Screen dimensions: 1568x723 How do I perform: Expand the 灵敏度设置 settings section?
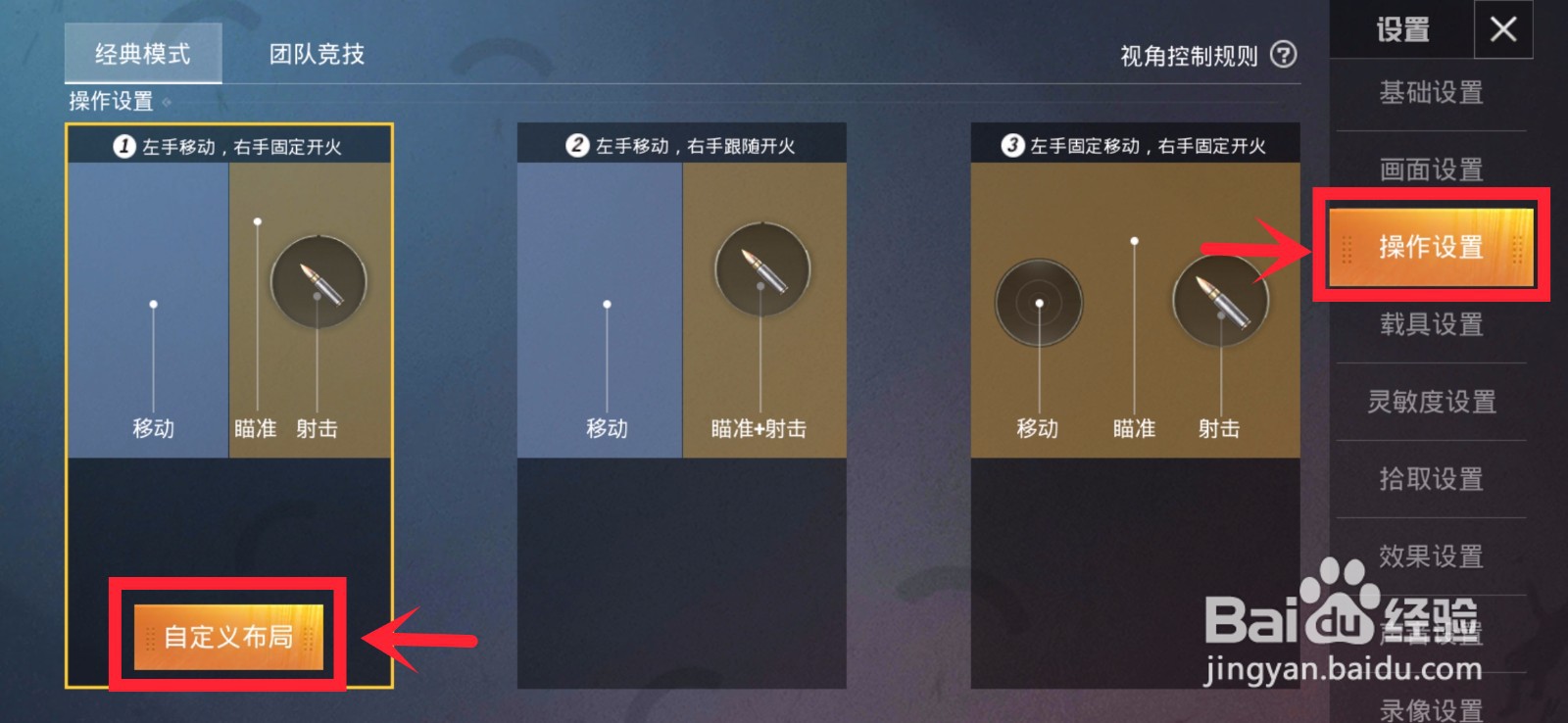1430,403
